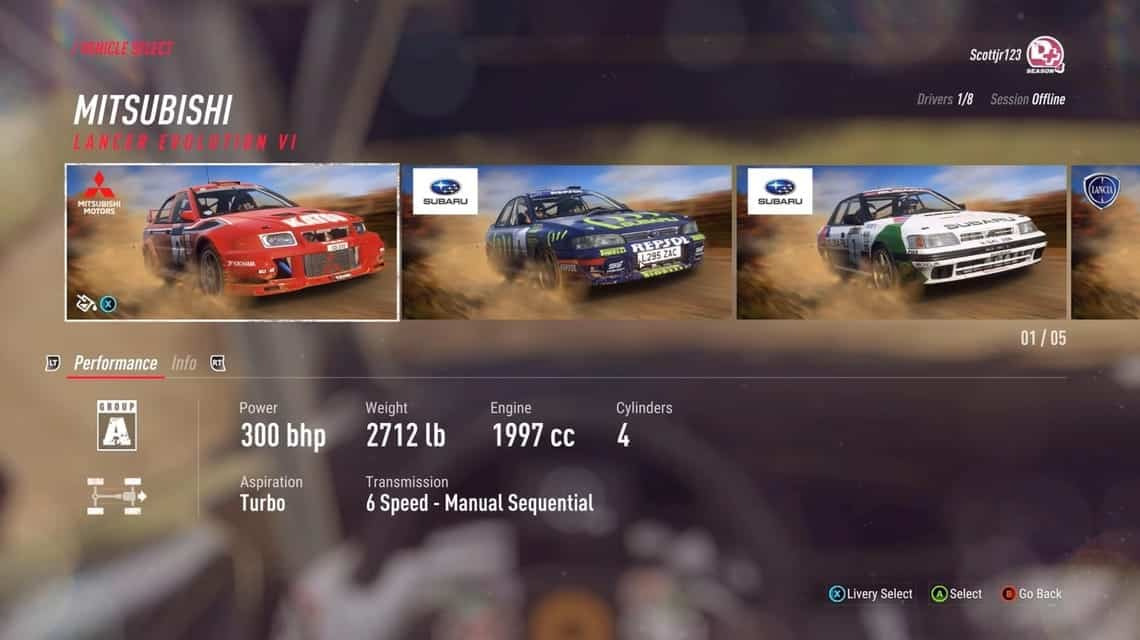Switch to the Performance tab
1140x640 pixels.
pyautogui.click(x=115, y=363)
